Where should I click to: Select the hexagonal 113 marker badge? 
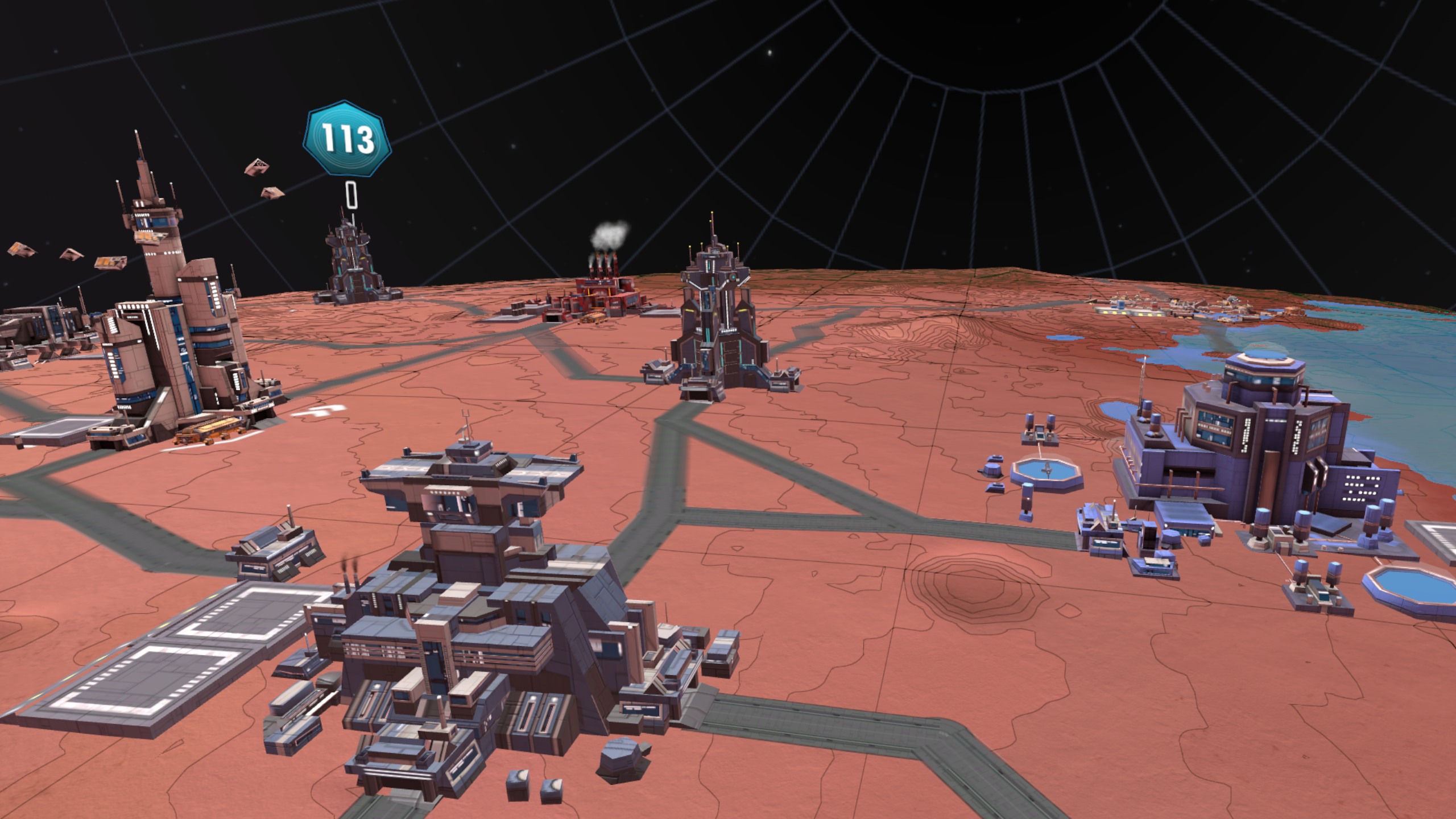pyautogui.click(x=348, y=139)
